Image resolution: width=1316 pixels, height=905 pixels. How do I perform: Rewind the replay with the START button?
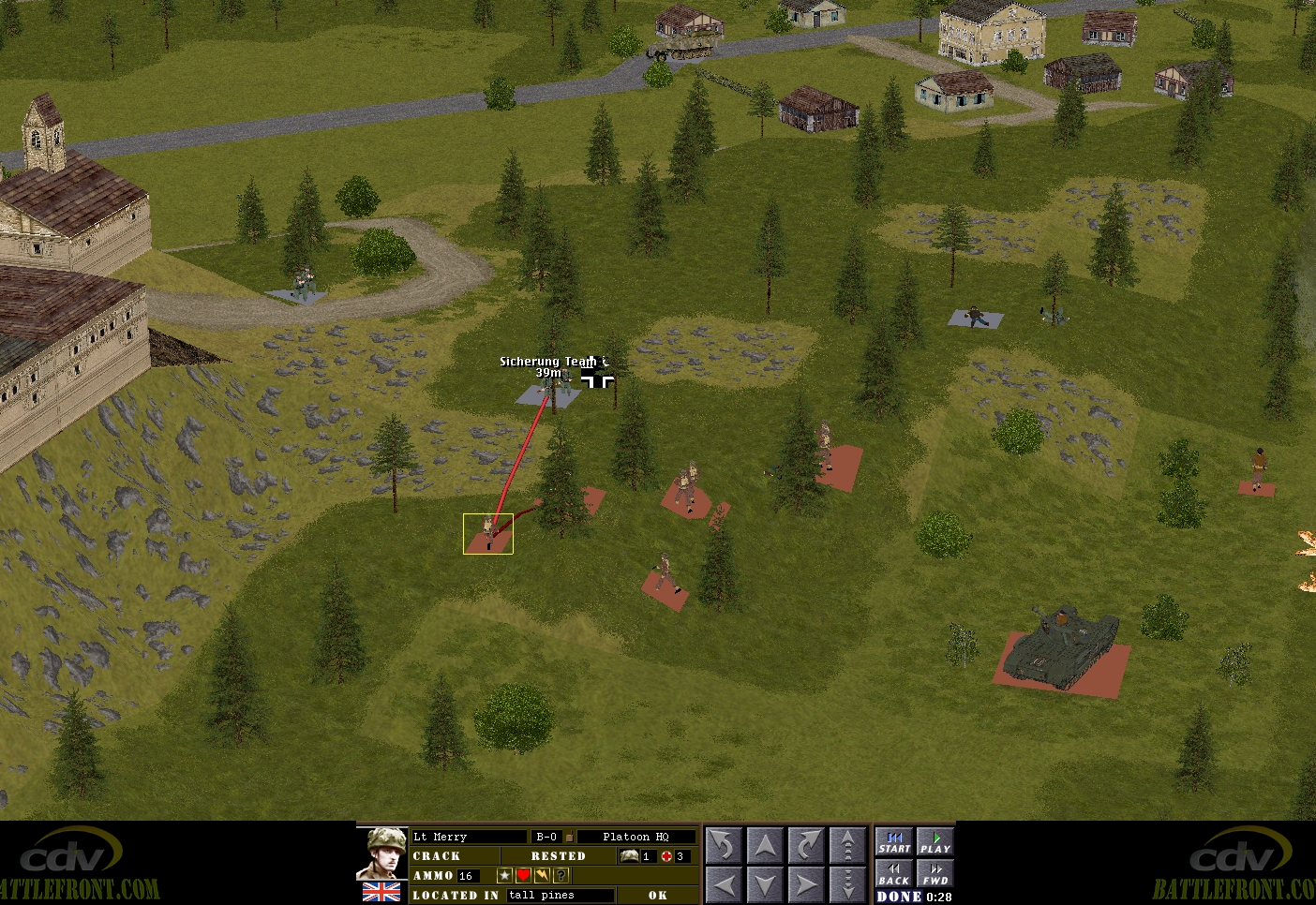tap(894, 843)
